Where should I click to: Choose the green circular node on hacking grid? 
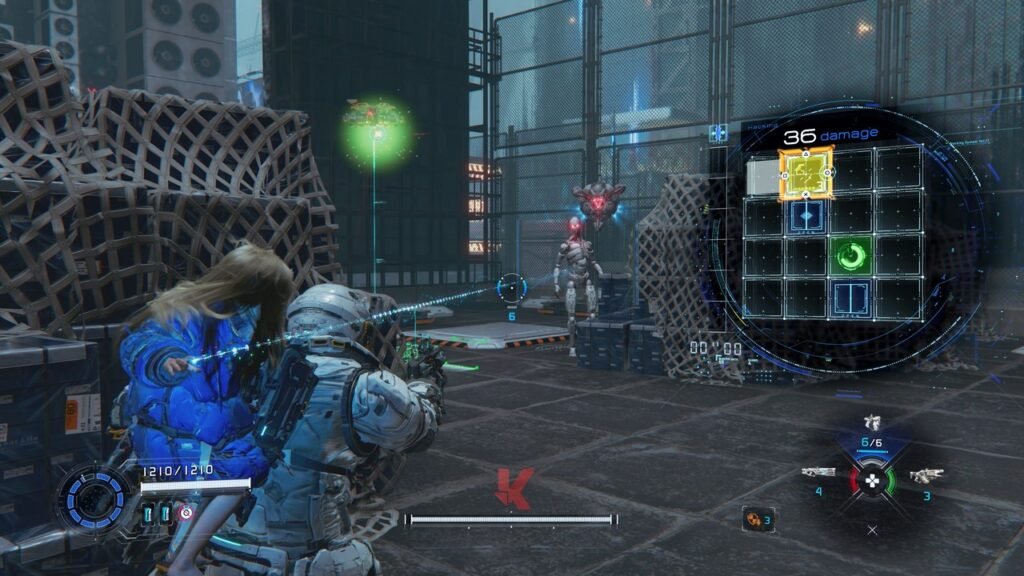[x=851, y=257]
